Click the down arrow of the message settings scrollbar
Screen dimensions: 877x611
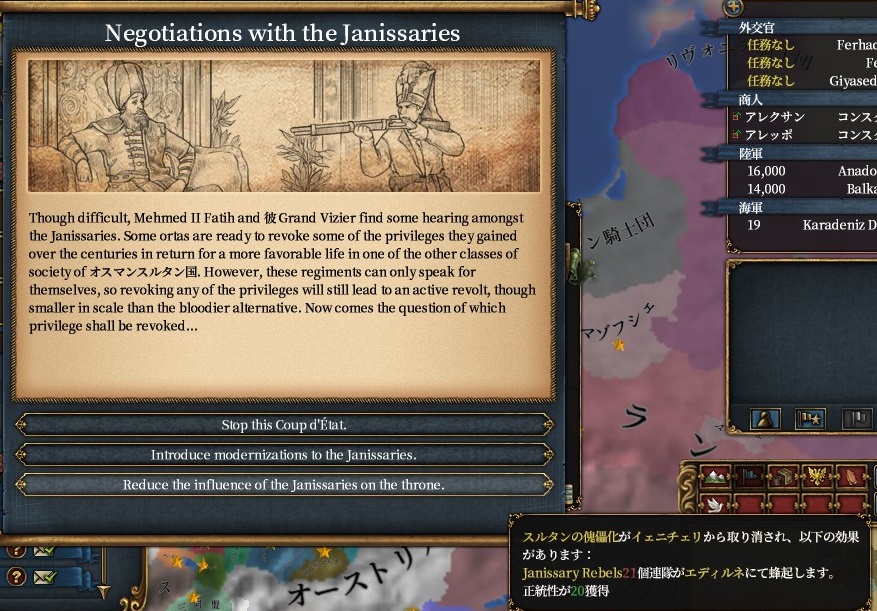click(102, 591)
